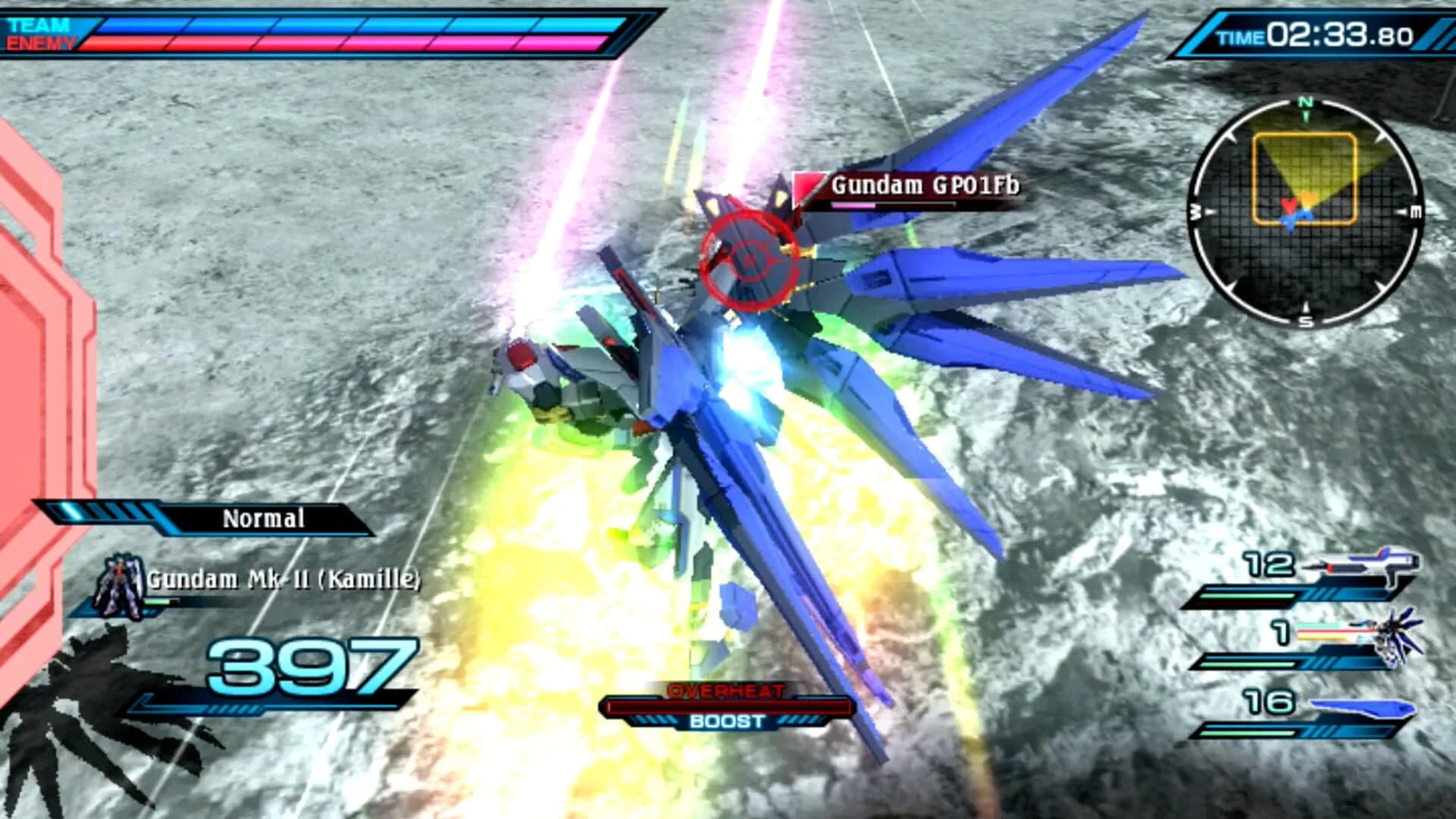Click the red overheat boost gauge bar
Screen dimensions: 1456x819
tap(726, 707)
